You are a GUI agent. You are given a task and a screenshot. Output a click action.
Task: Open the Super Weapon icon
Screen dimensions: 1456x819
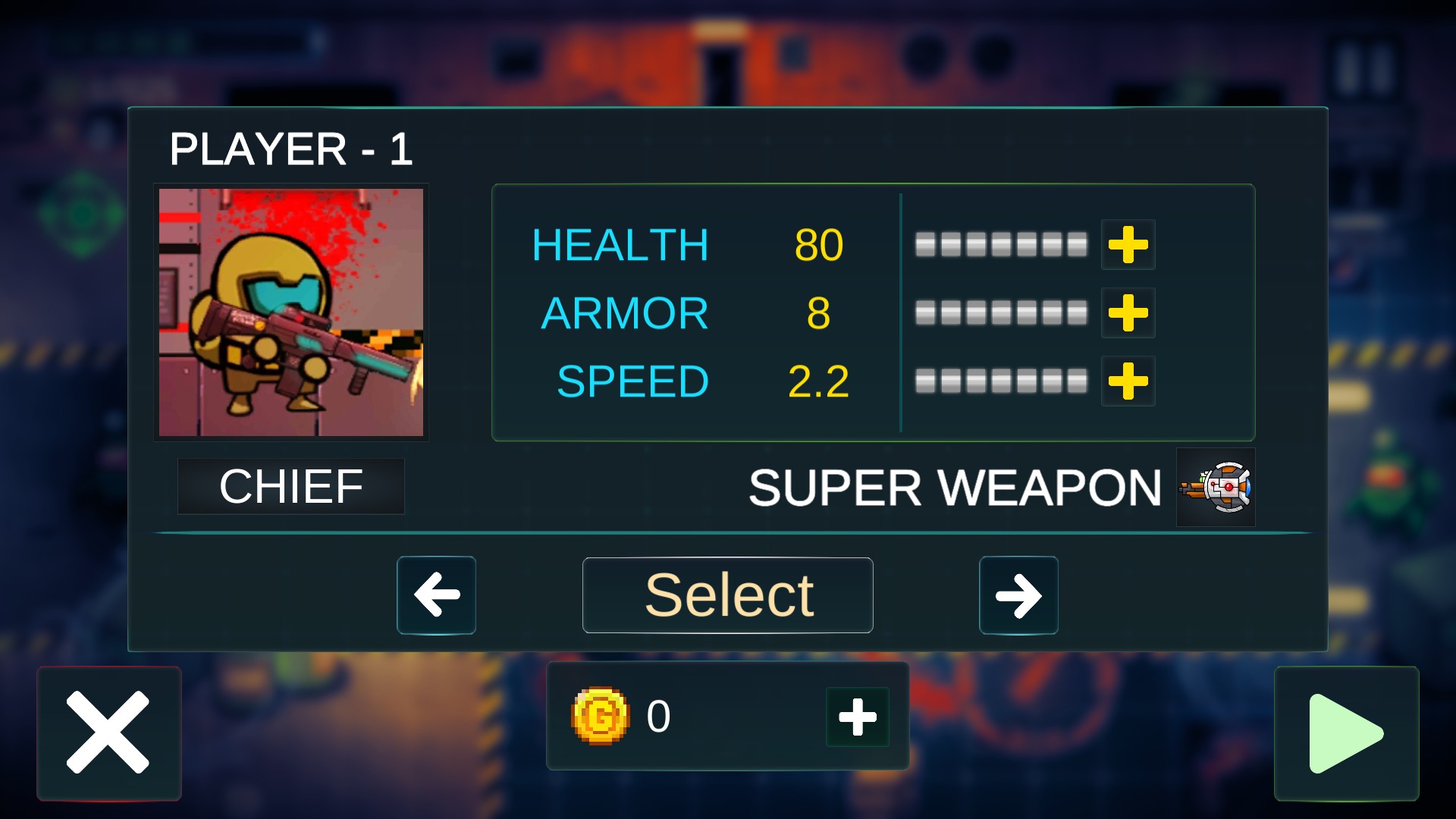(1216, 488)
